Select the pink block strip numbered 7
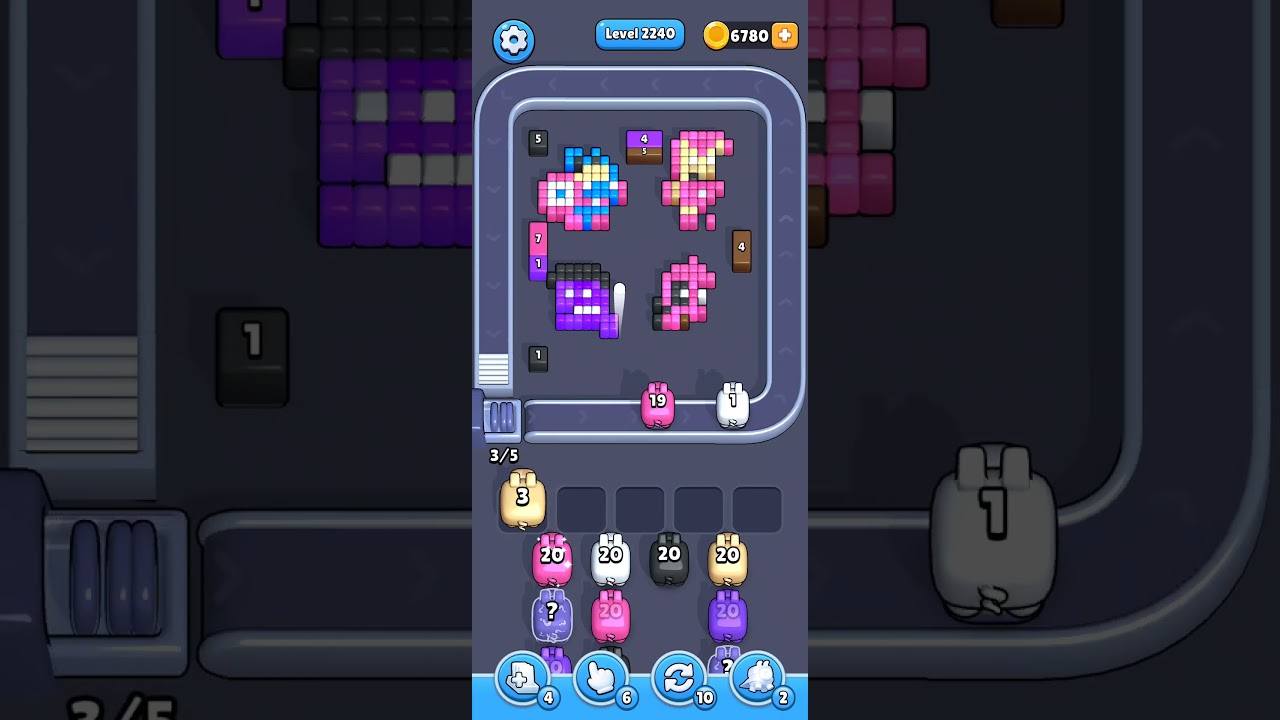 (x=537, y=238)
